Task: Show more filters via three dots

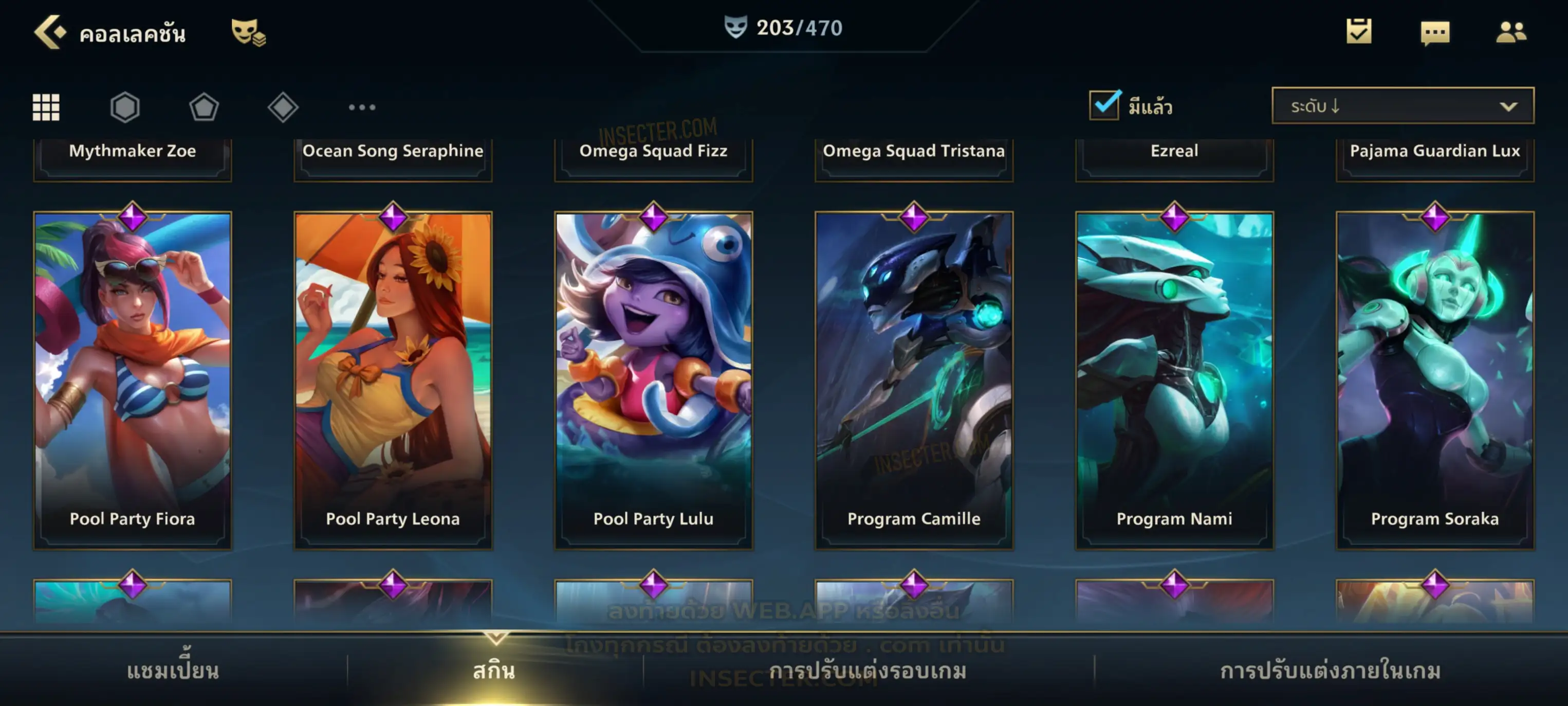Action: tap(362, 107)
